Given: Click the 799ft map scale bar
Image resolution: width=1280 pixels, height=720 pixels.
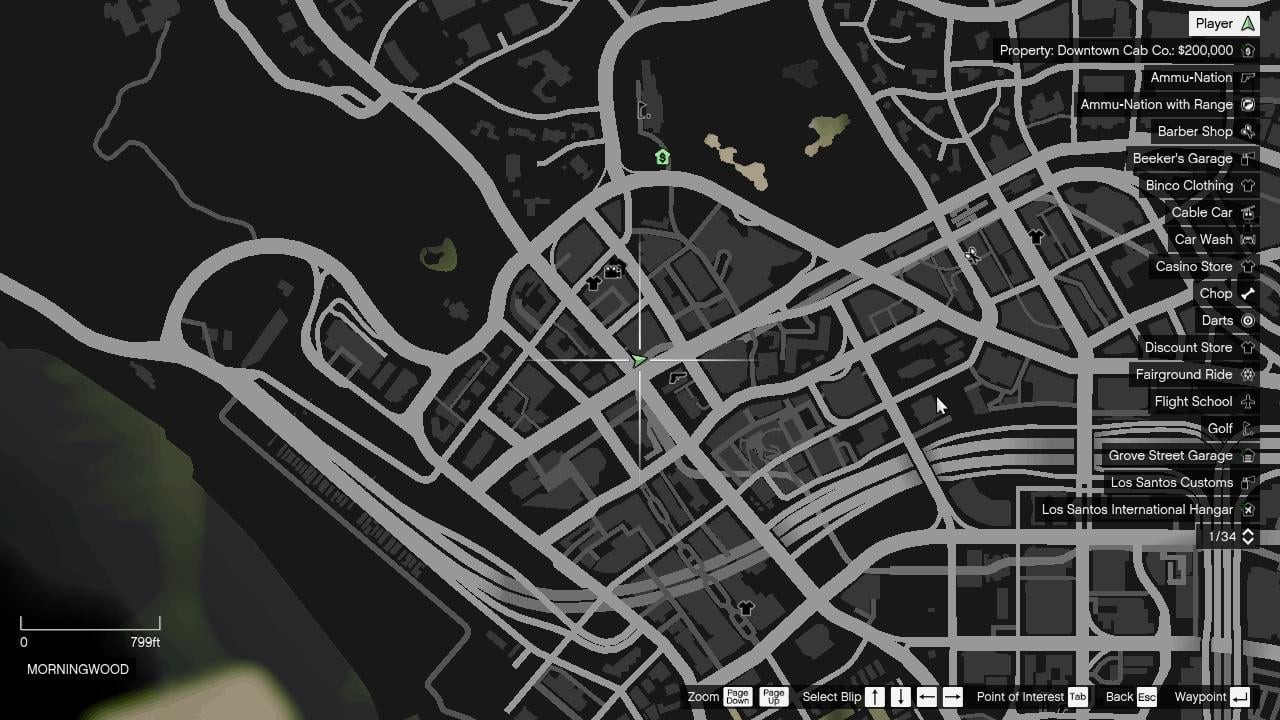Looking at the screenshot, I should (90, 627).
